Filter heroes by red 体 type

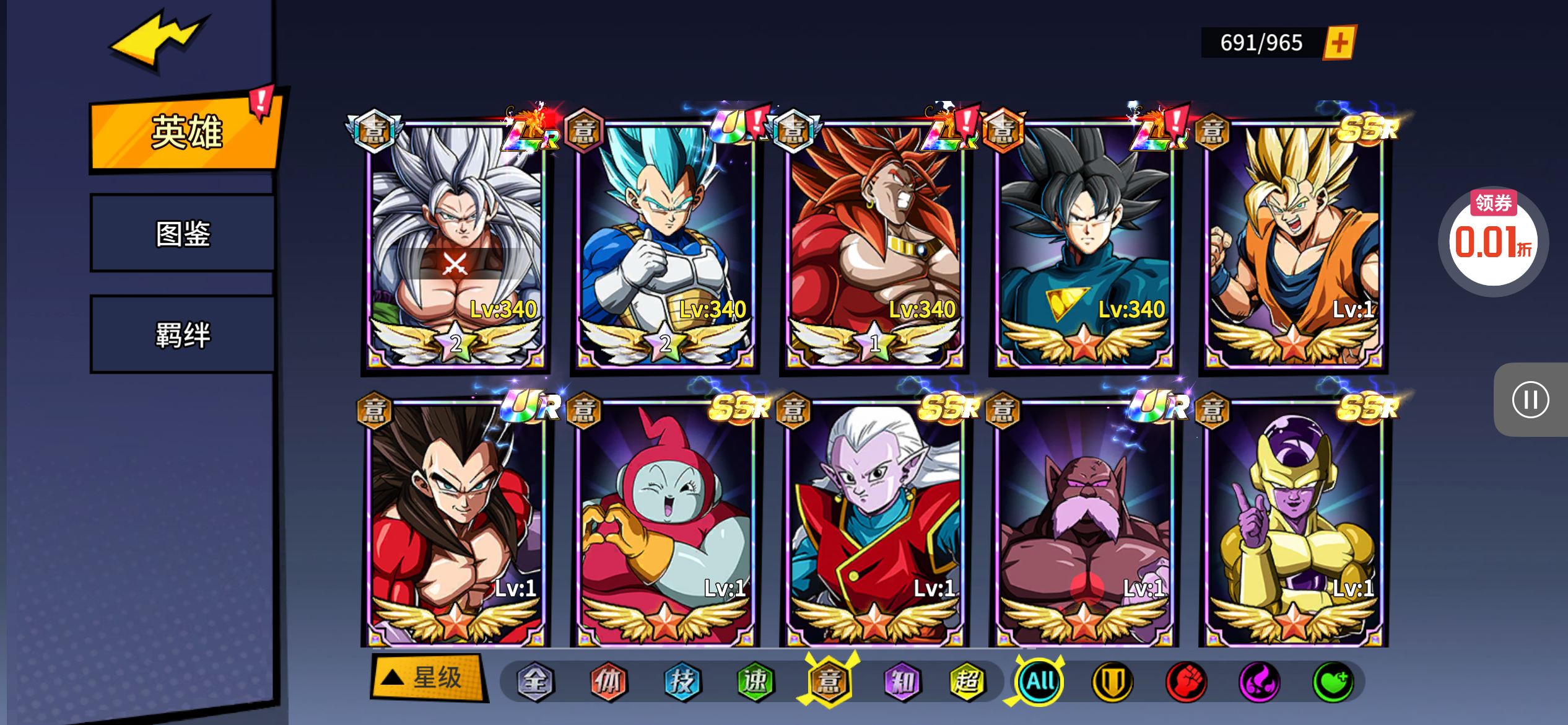tap(608, 682)
